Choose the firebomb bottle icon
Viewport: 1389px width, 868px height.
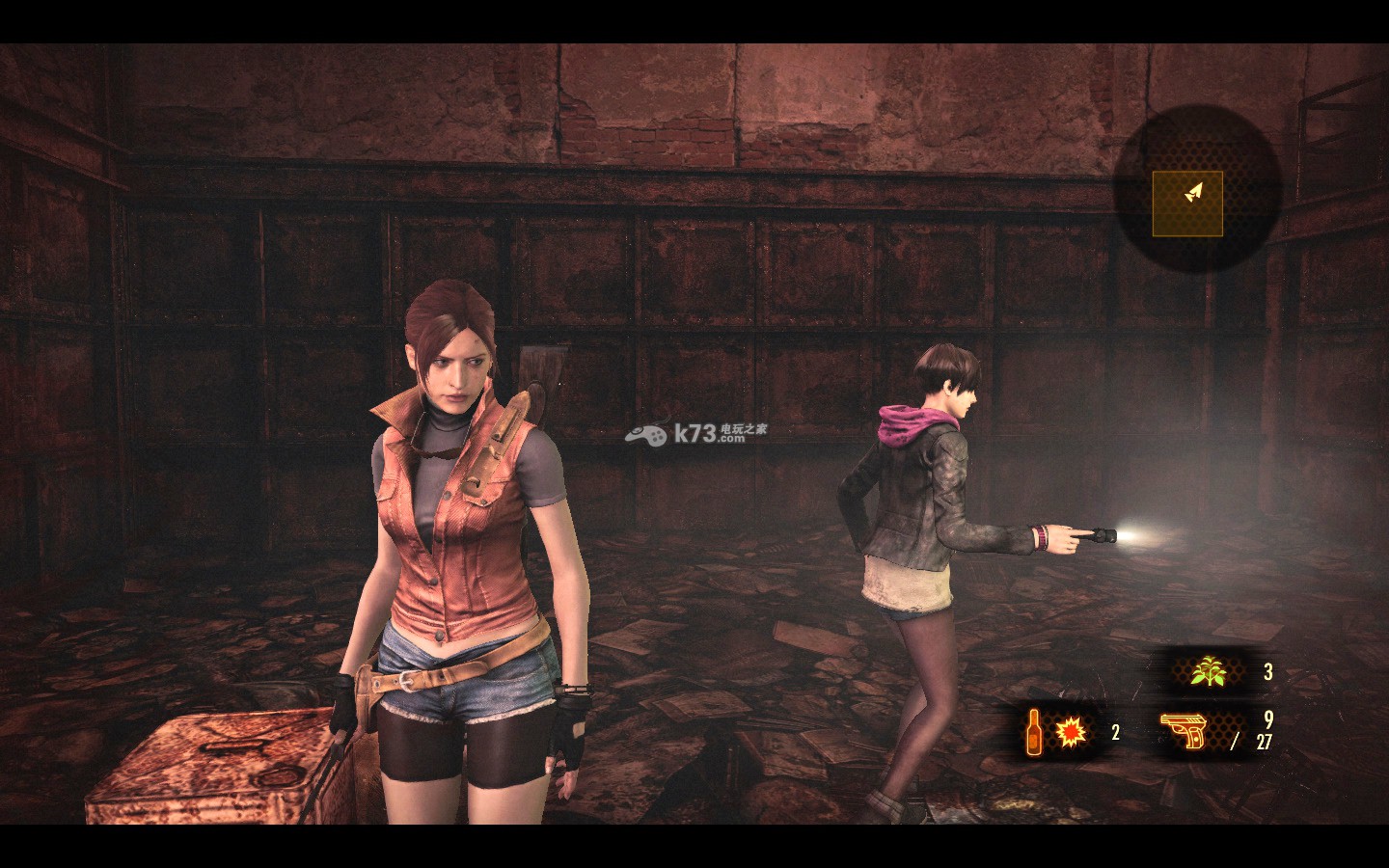pyautogui.click(x=1033, y=733)
